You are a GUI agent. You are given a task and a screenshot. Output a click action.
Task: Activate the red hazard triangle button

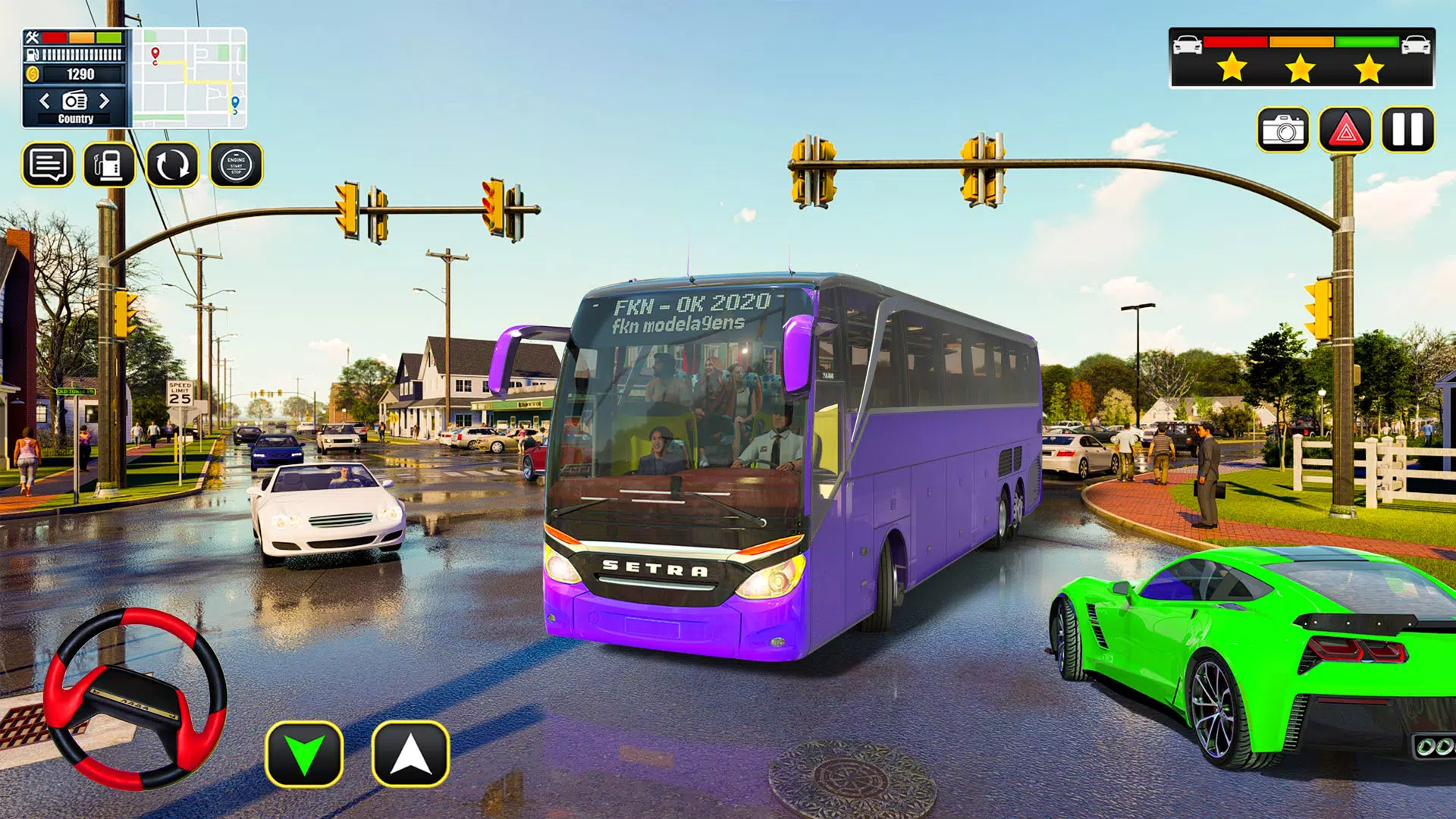[x=1345, y=130]
